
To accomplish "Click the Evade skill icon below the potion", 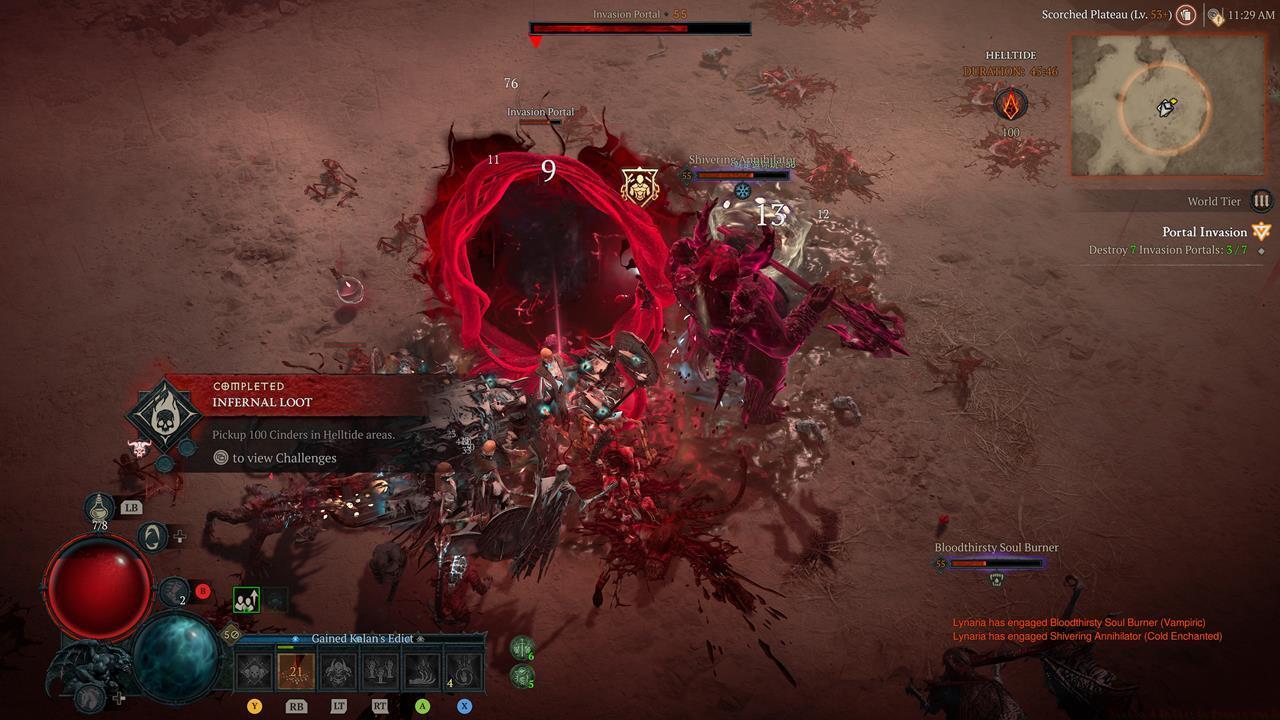I will pos(153,538).
